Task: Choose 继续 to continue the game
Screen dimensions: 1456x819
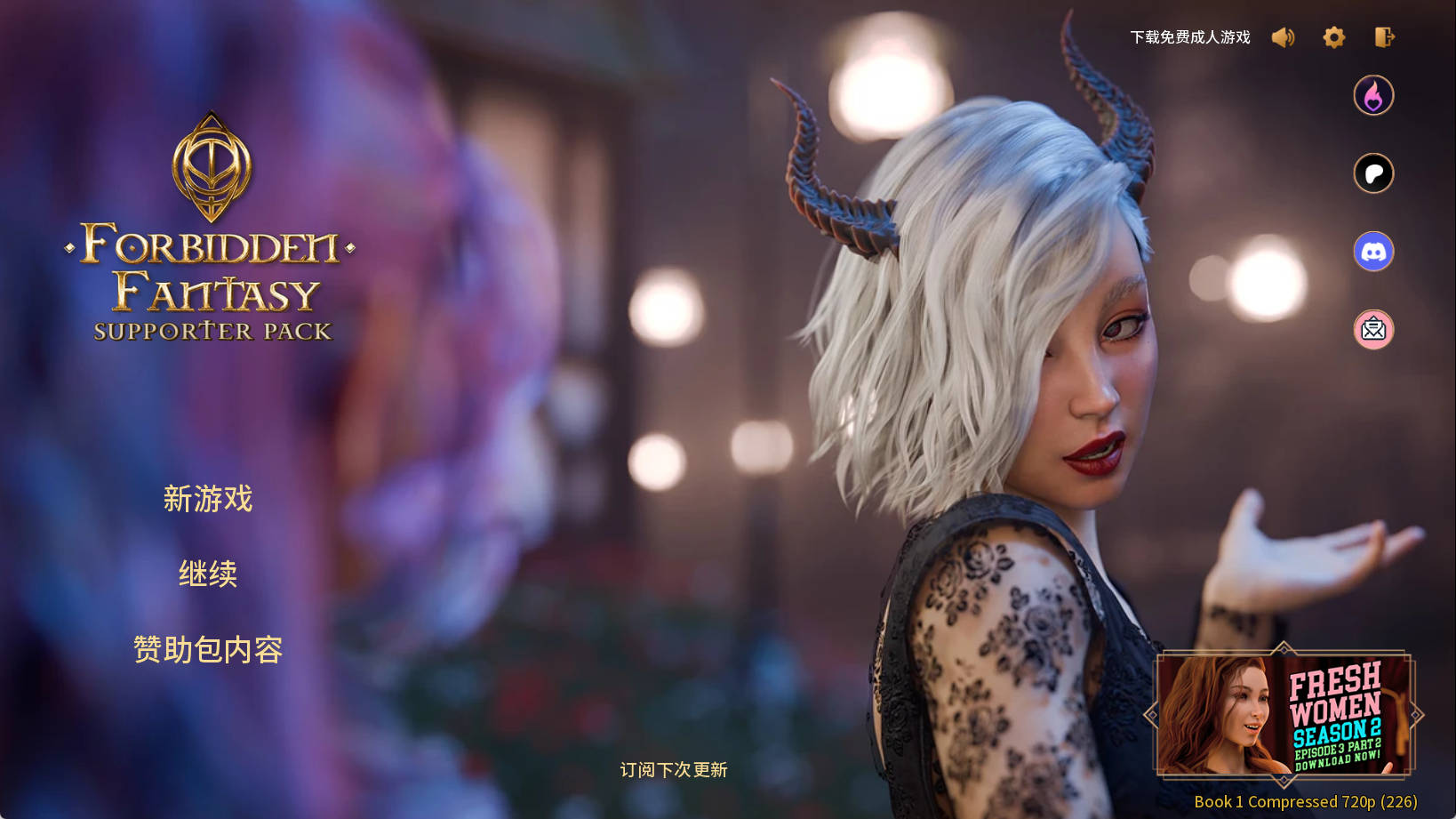Action: coord(208,574)
